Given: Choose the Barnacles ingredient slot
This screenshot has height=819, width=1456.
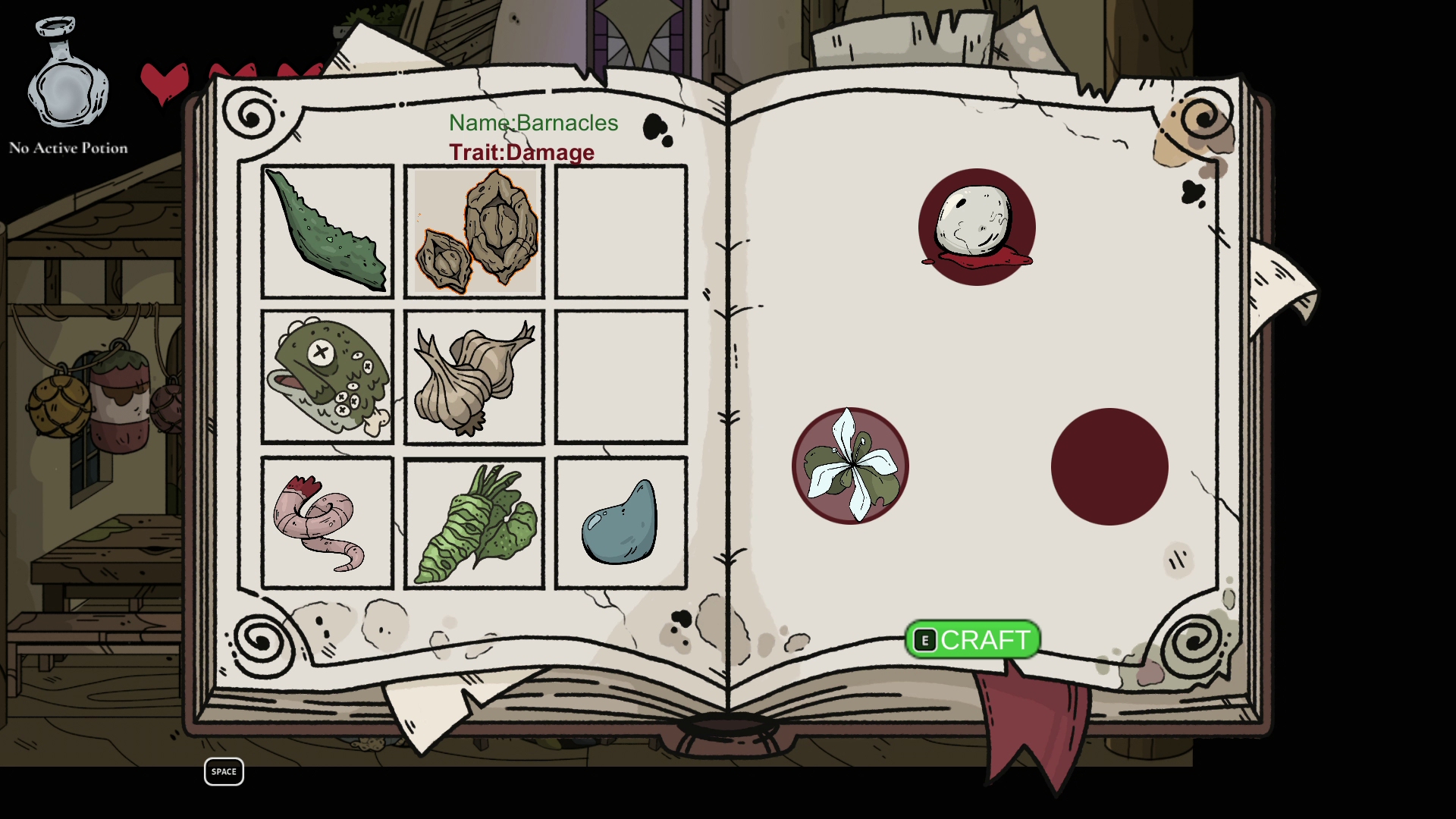Looking at the screenshot, I should [x=475, y=231].
